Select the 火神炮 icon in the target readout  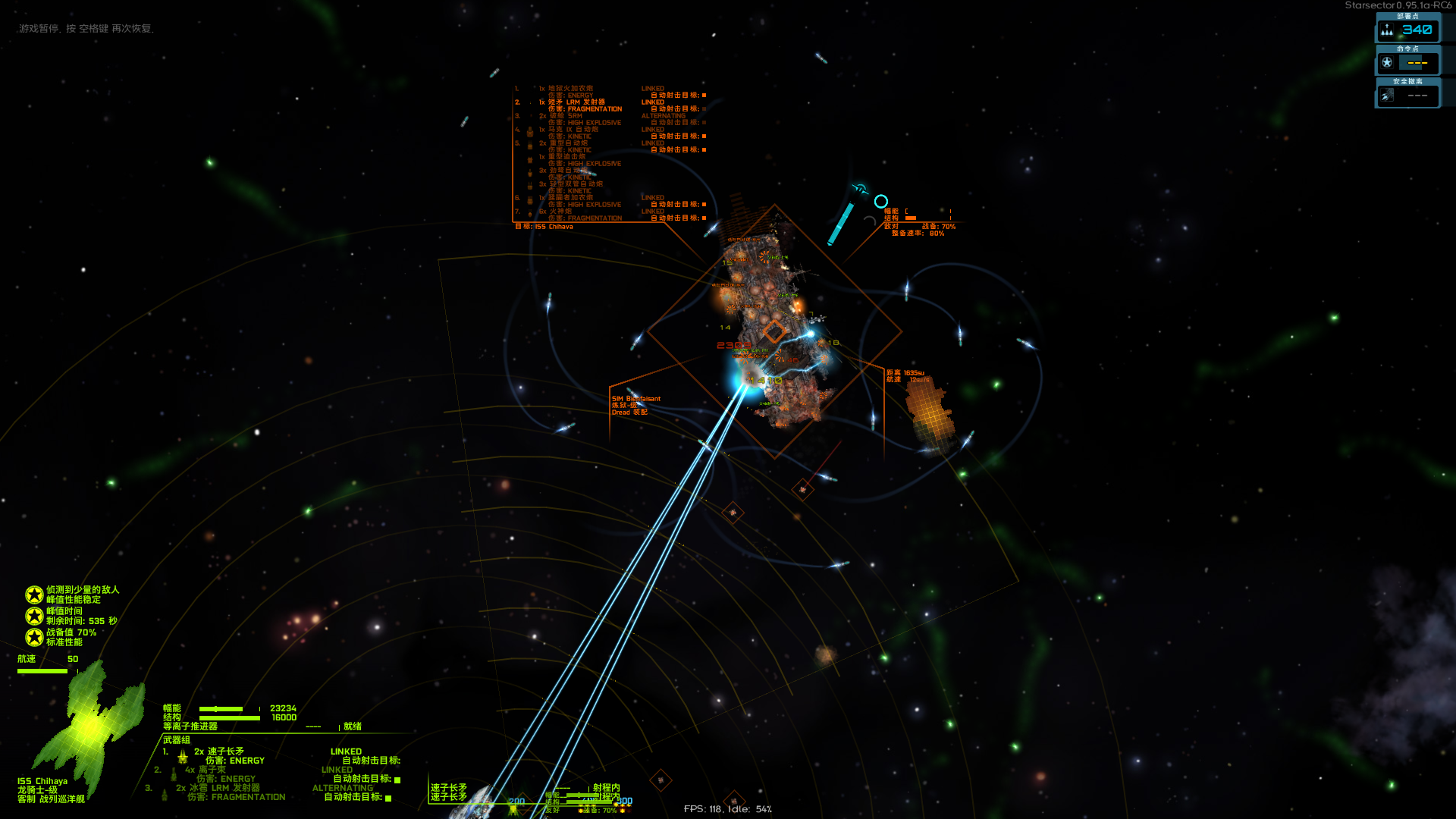coord(530,214)
